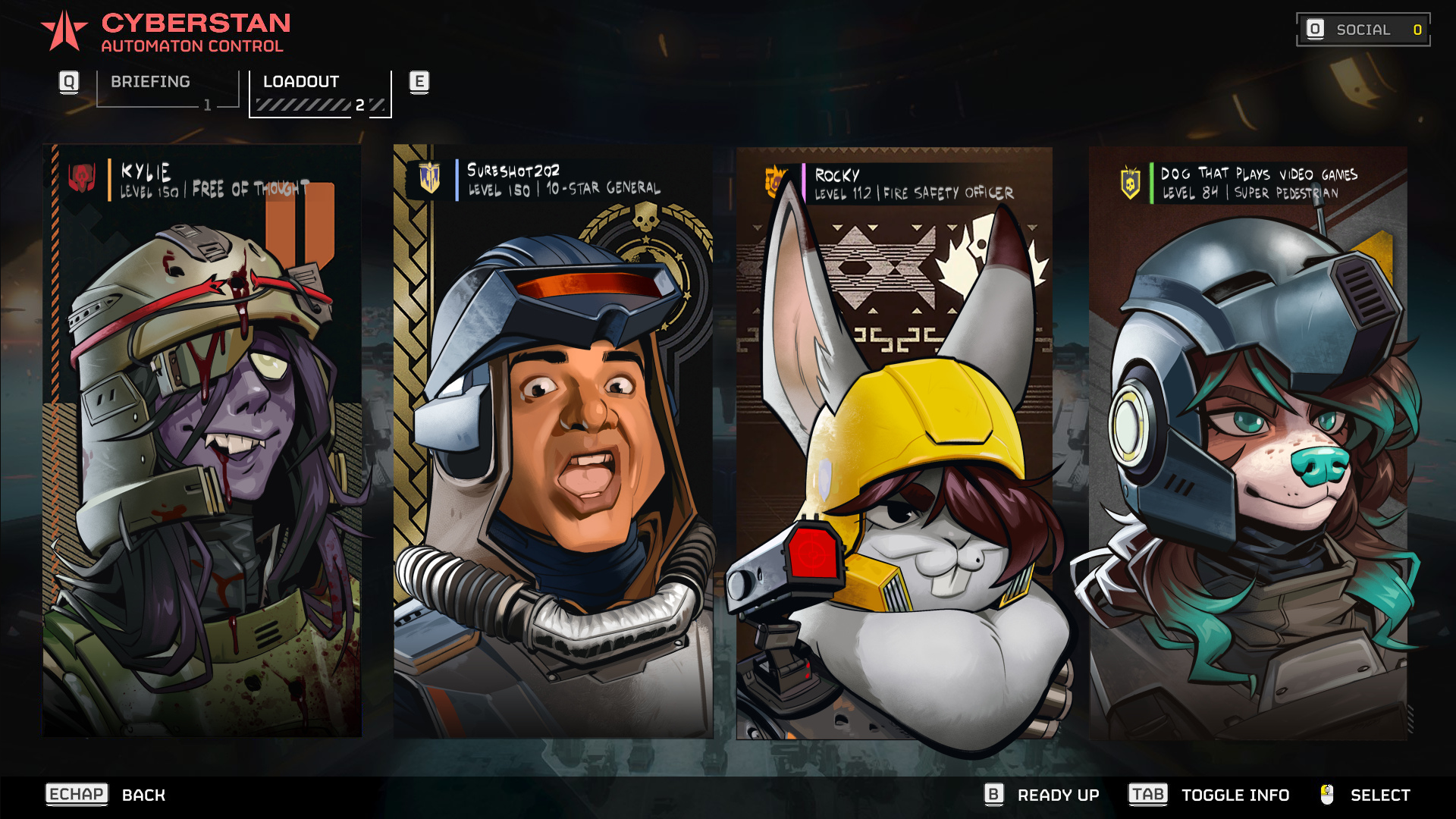
Task: Pick the Dog That Plays Video Games card
Action: (1247, 440)
